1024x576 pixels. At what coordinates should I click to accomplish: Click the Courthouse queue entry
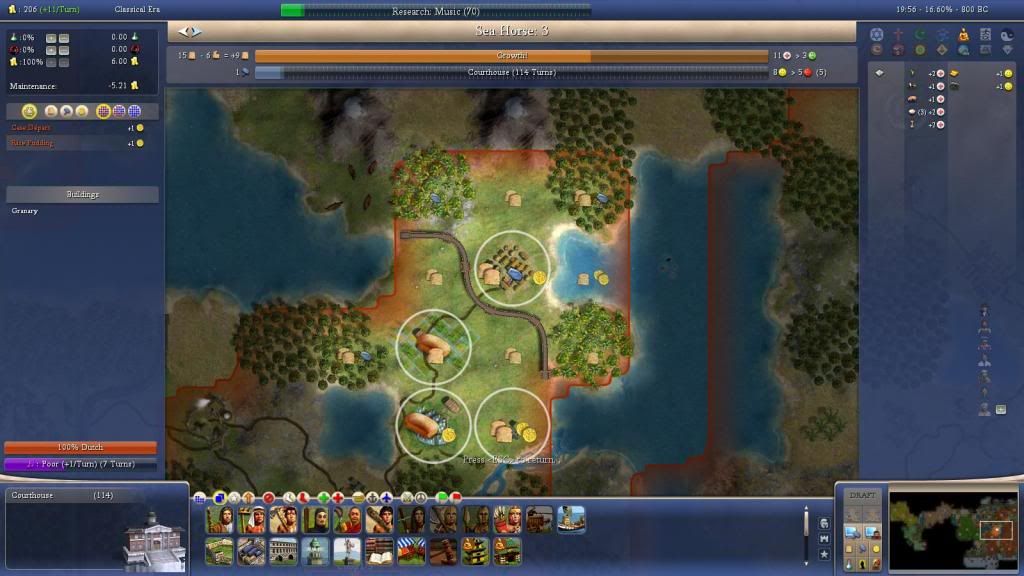tap(60, 495)
